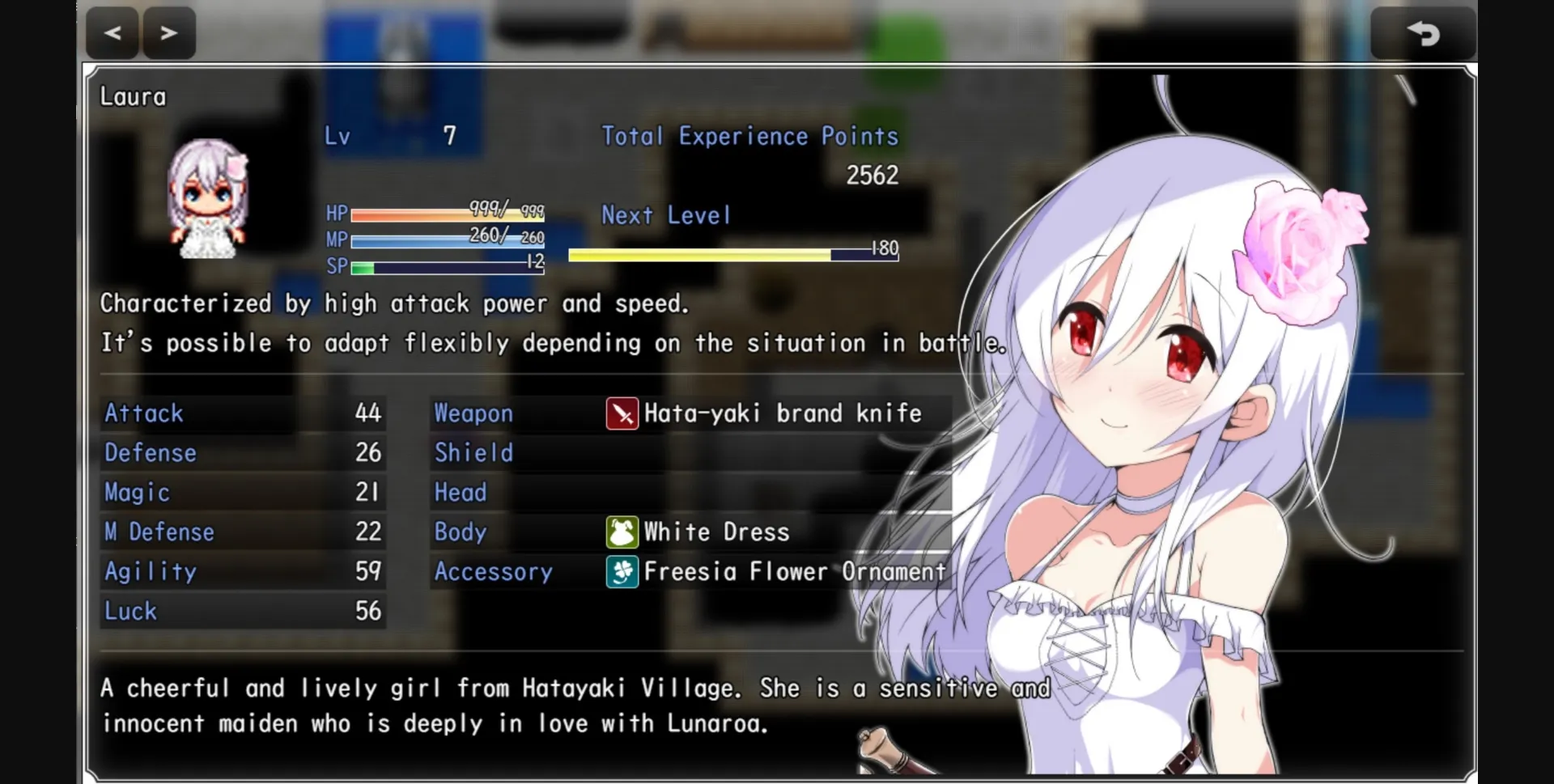Open the previous character with the left arrow
Image resolution: width=1554 pixels, height=784 pixels.
[112, 33]
